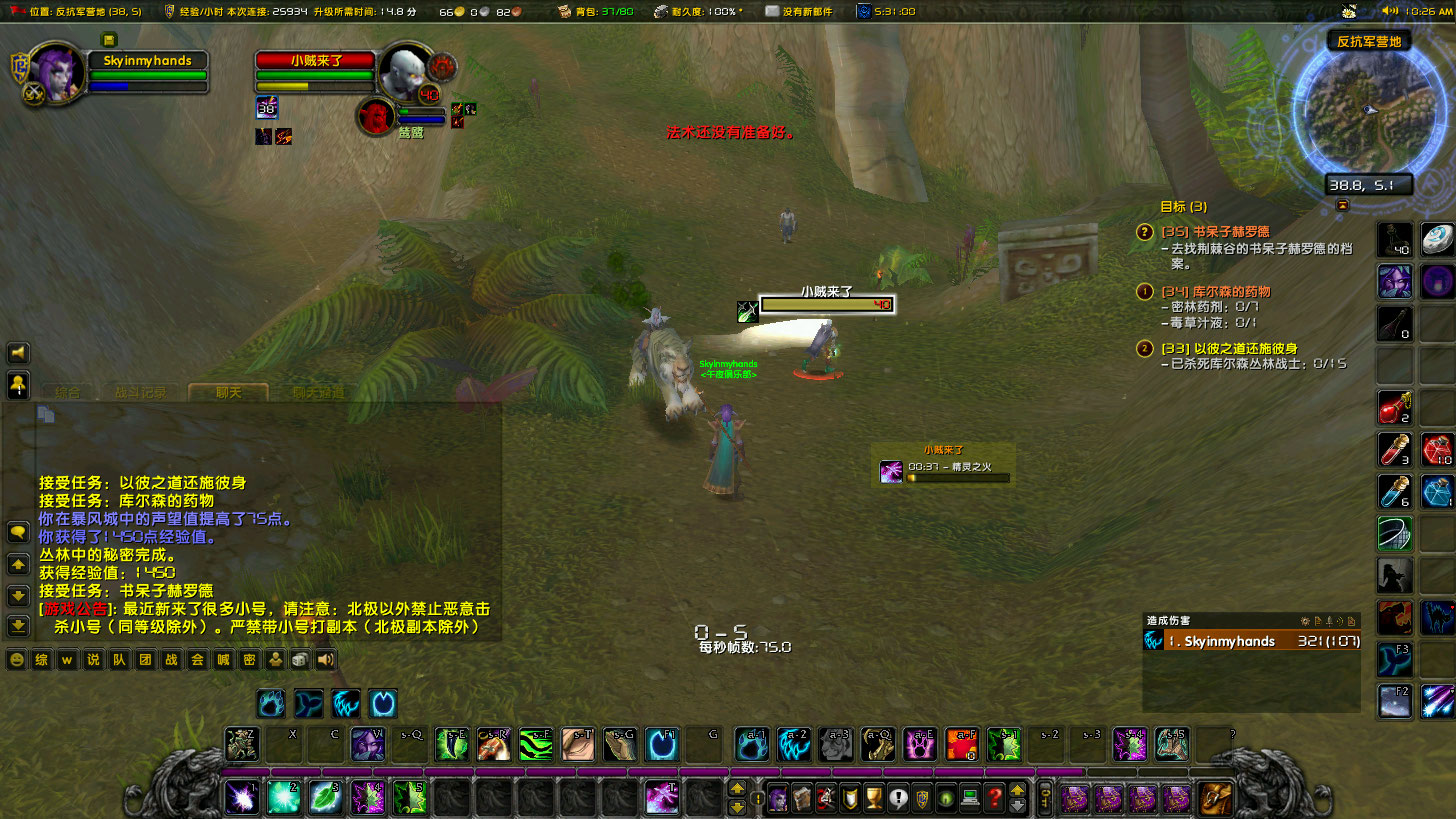This screenshot has width=1456, height=819.
Task: Open the spellbook icon in the micro menu
Action: click(x=801, y=799)
